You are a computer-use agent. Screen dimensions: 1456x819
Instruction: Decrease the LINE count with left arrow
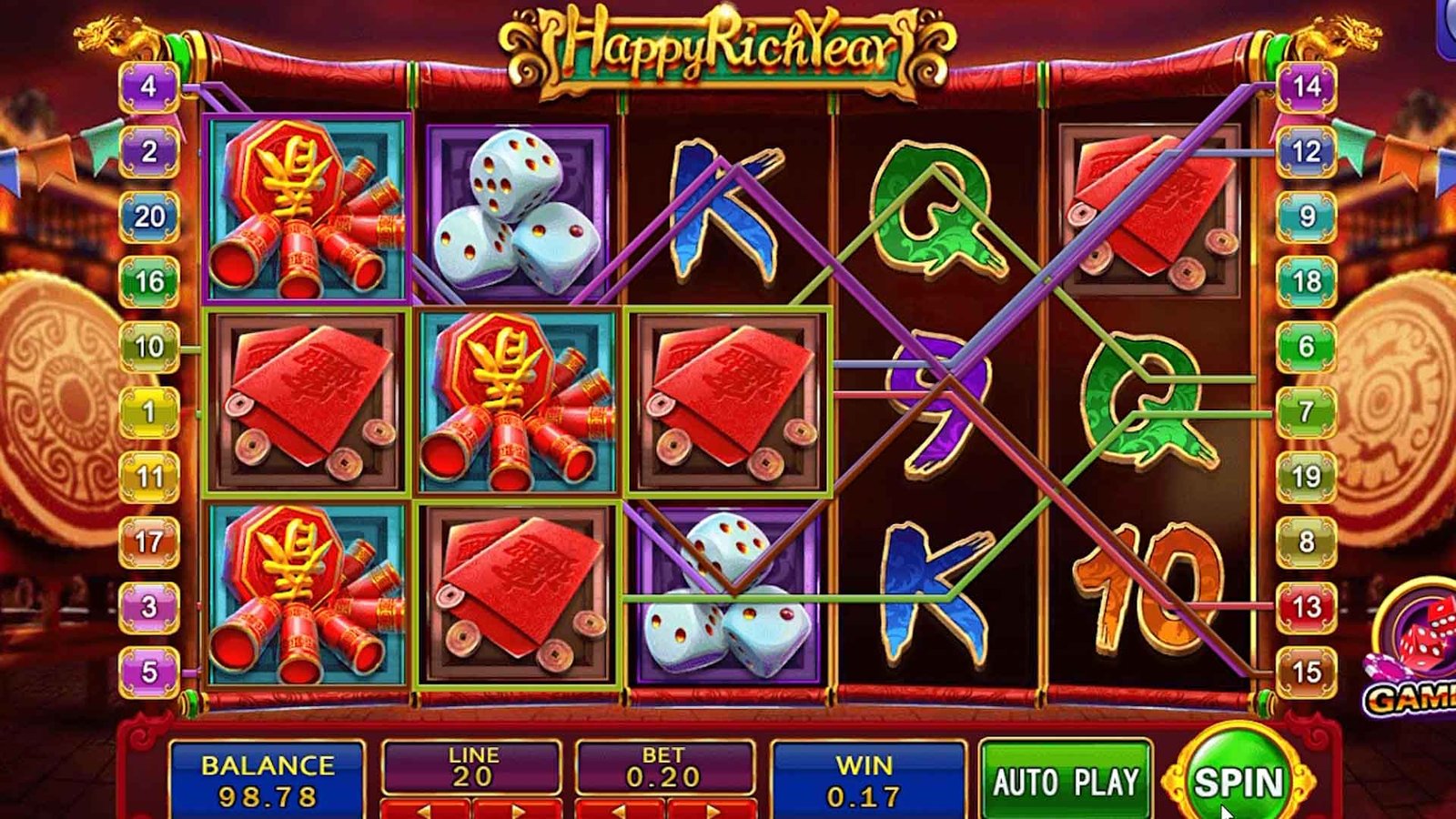[425, 809]
